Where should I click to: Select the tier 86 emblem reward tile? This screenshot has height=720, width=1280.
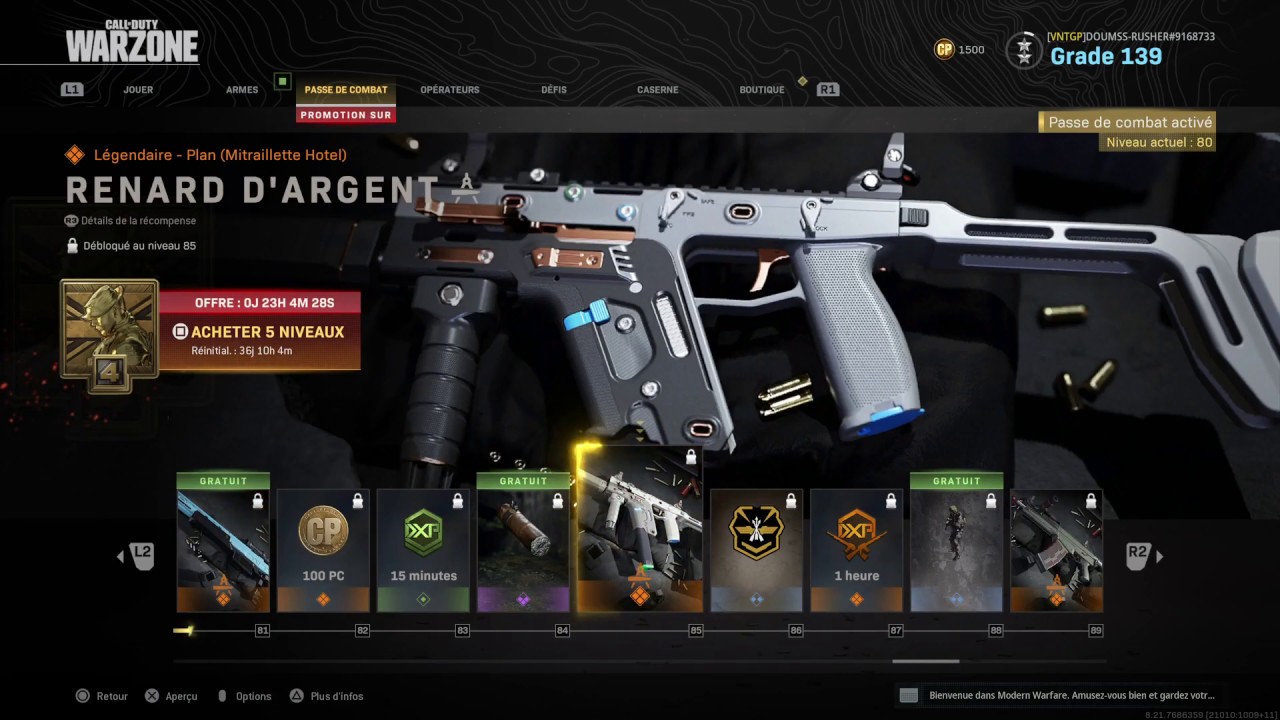point(757,550)
